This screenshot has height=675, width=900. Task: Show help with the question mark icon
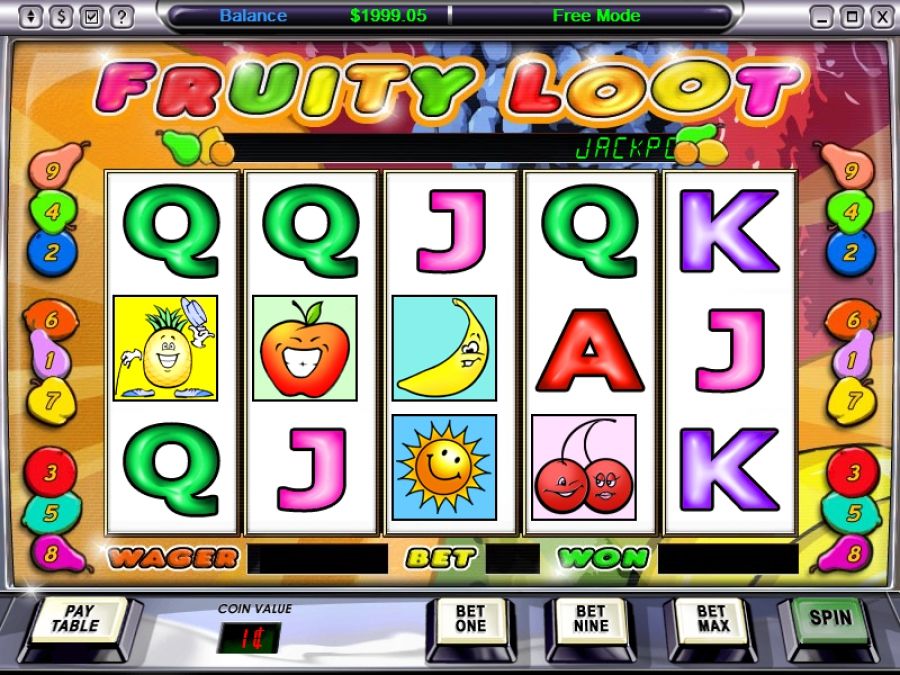[x=121, y=16]
